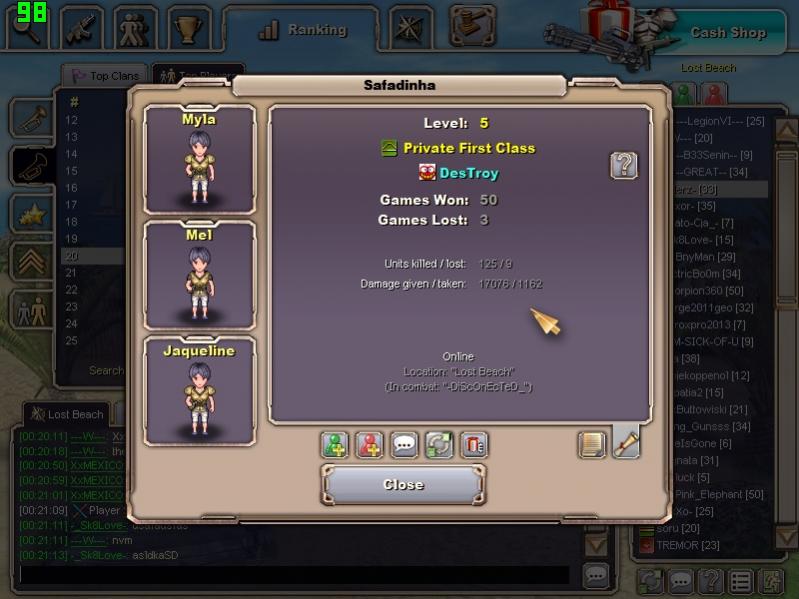Open private chat via speech bubble icon

[x=405, y=445]
